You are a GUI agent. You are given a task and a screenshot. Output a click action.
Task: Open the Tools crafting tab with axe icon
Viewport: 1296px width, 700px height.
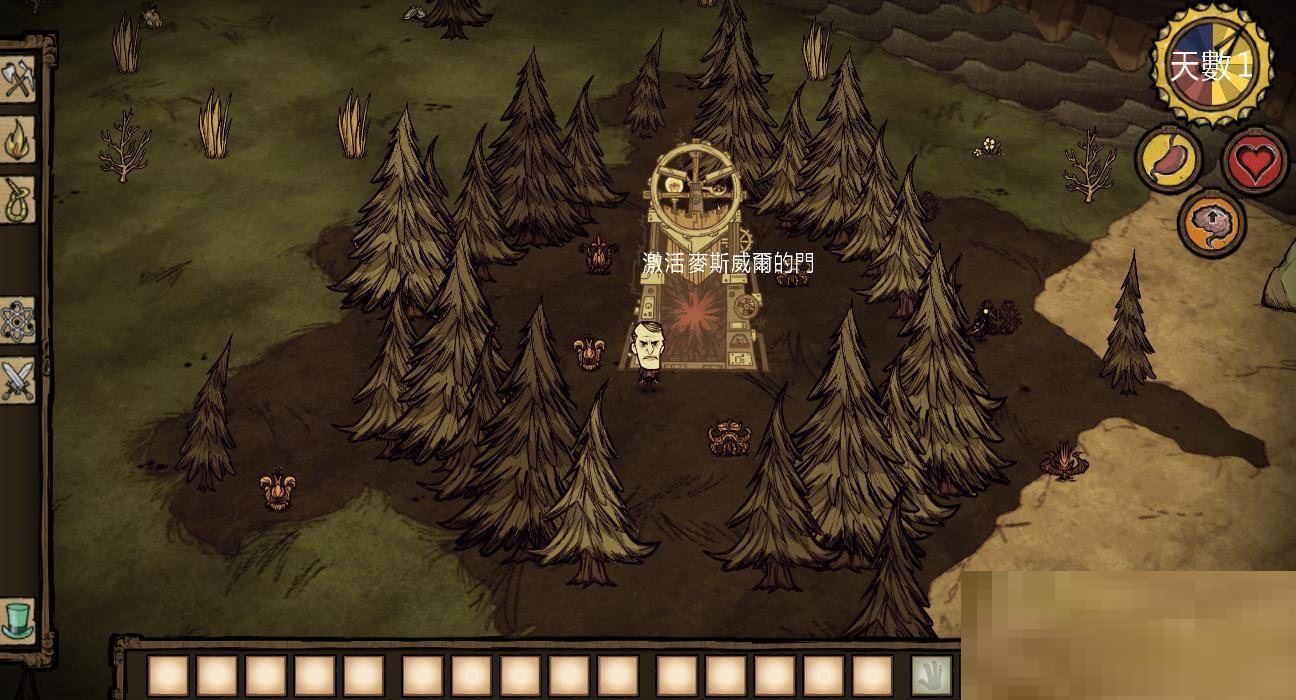18,80
